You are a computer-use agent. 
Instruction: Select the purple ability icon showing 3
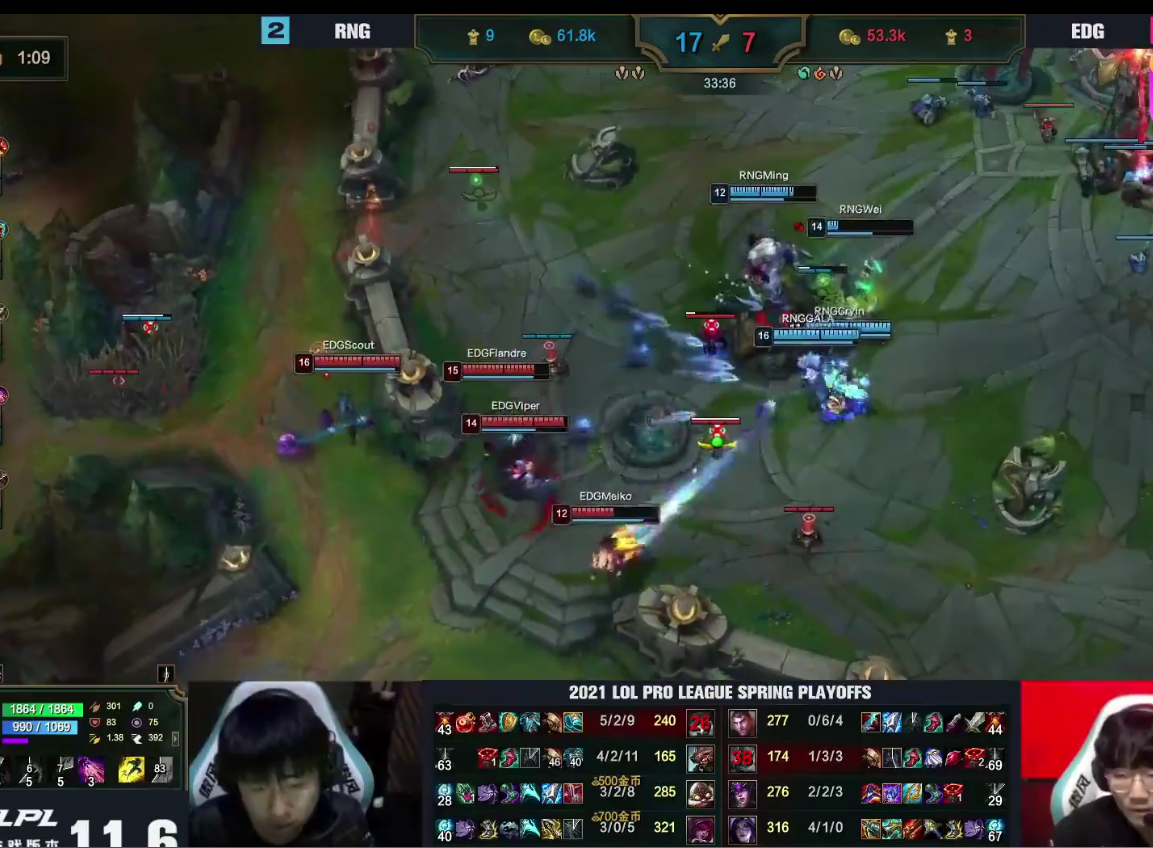pos(92,770)
